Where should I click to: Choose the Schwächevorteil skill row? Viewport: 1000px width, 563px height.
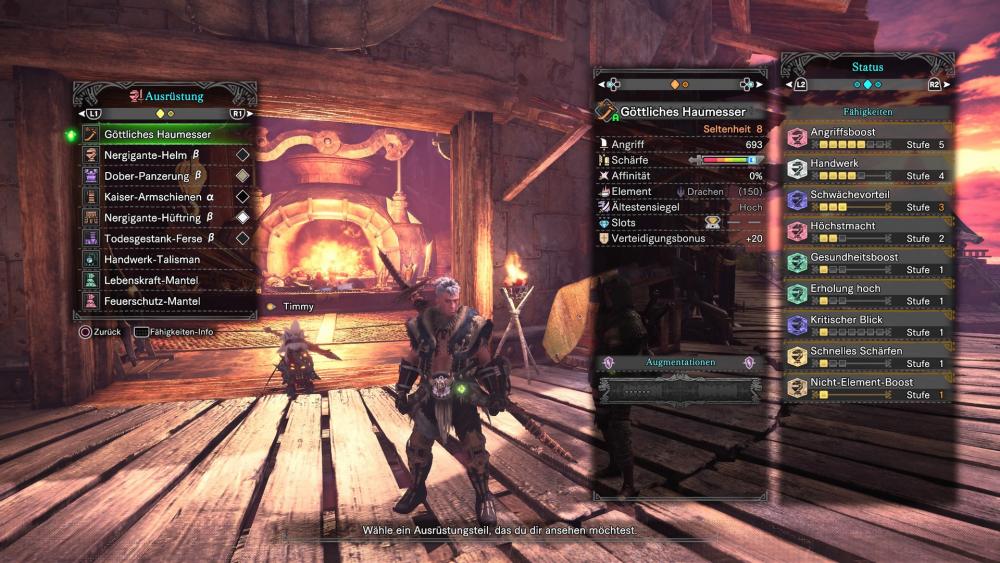pos(866,200)
